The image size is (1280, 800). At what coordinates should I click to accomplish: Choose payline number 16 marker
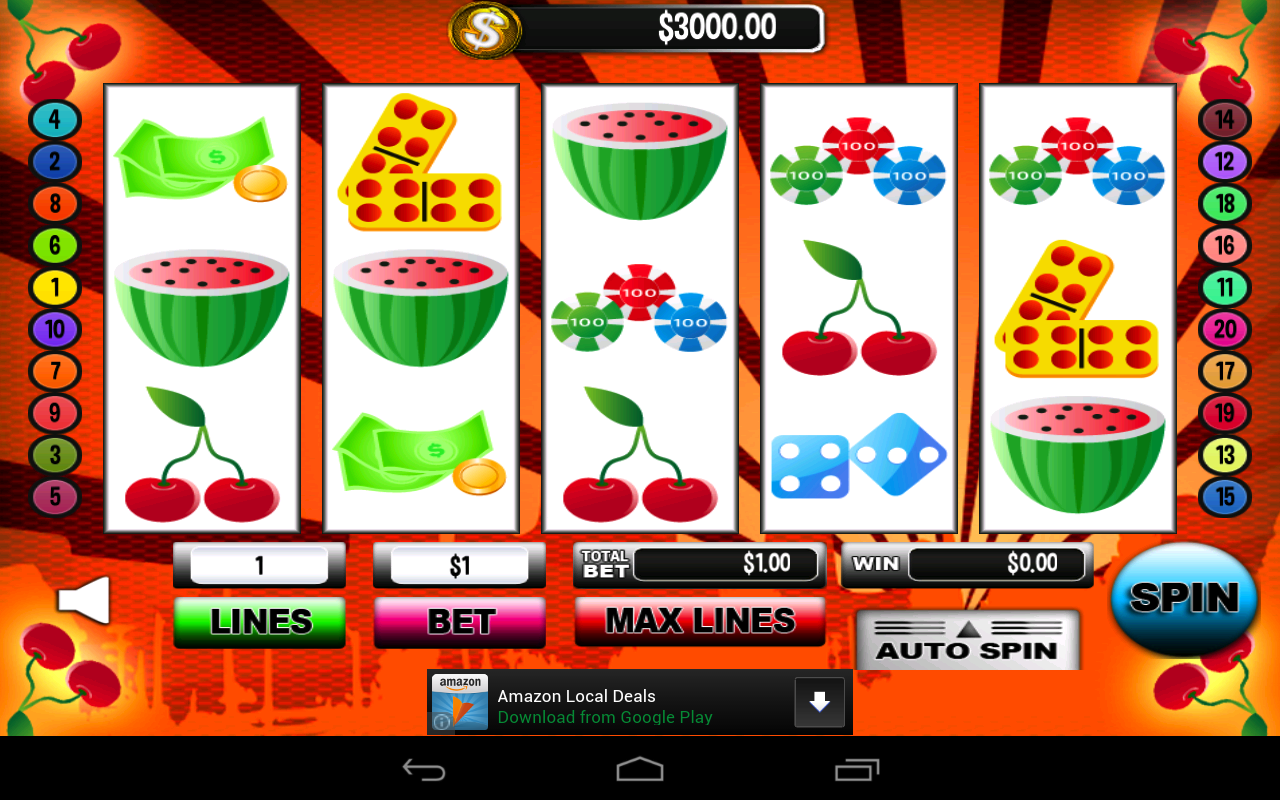[x=1225, y=245]
